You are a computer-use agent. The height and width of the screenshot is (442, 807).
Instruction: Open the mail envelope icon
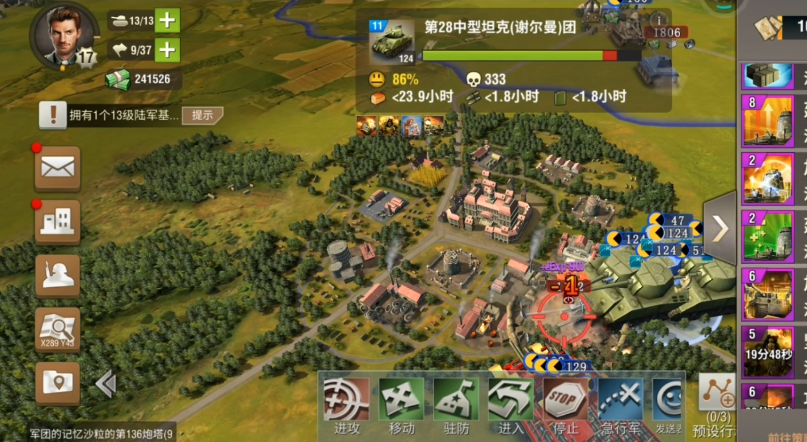57,168
